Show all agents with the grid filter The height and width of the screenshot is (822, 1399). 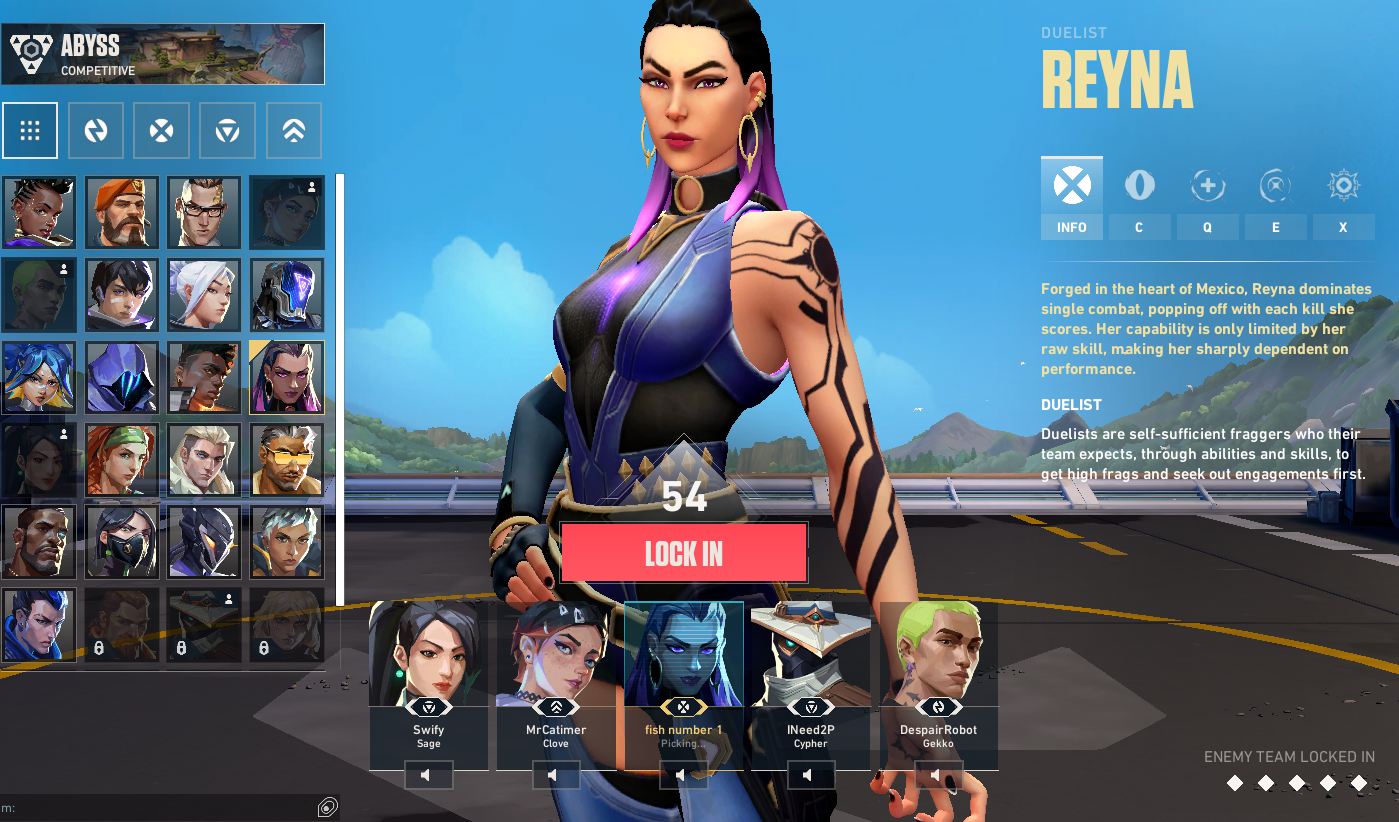pos(30,130)
